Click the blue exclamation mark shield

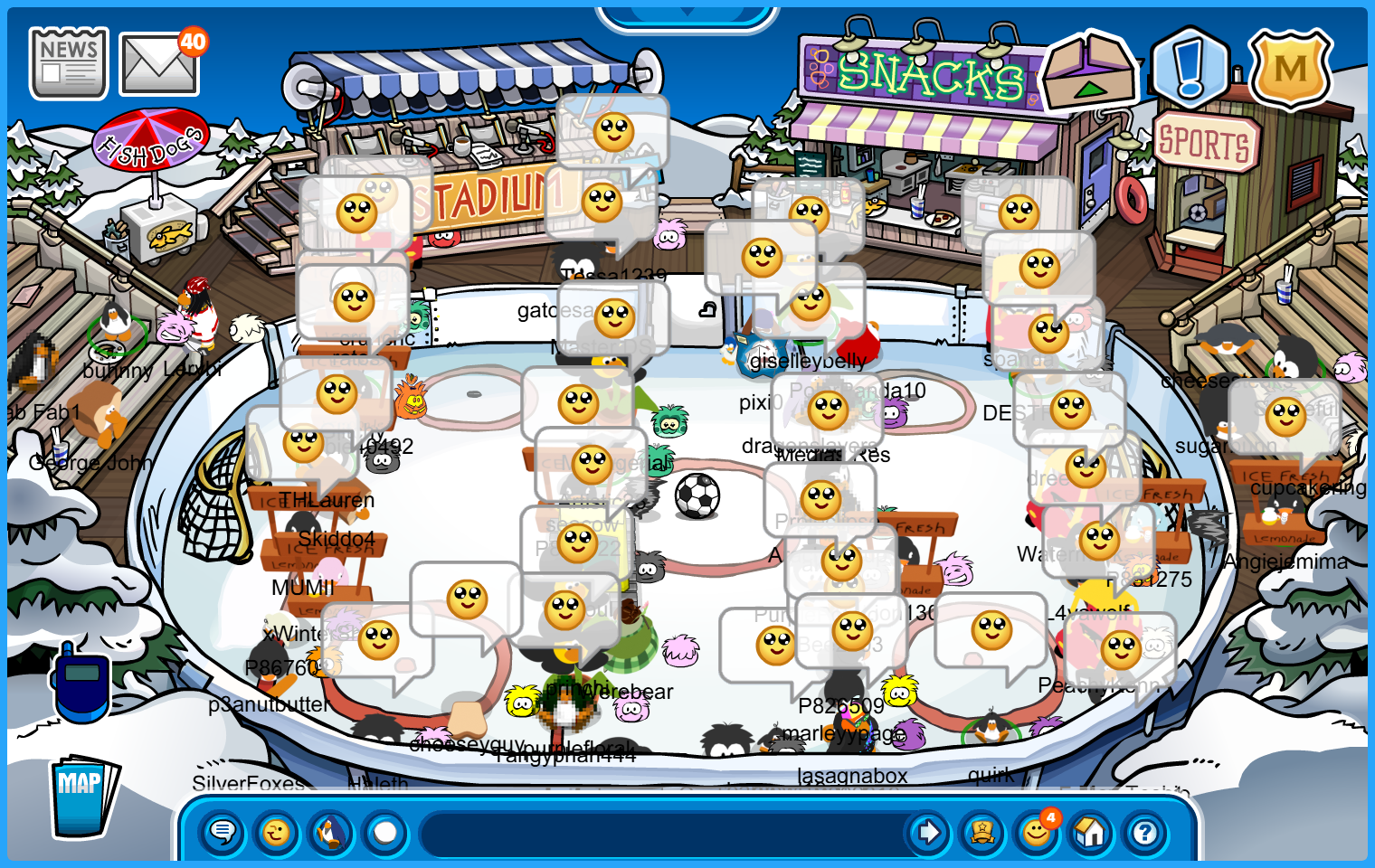pos(1190,67)
